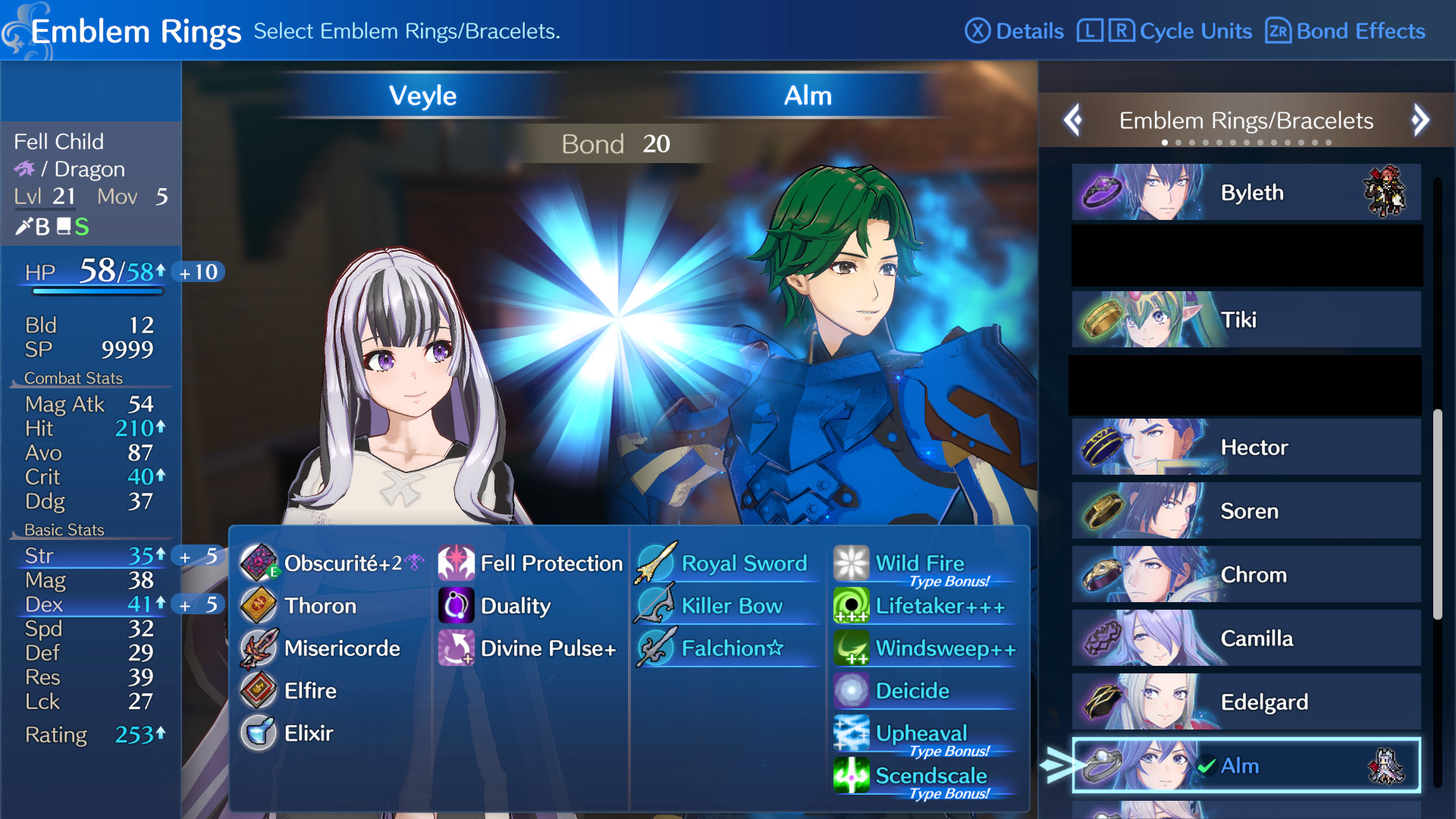Select the Fell Protection skill icon
Viewport: 1456px width, 819px height.
pos(457,563)
